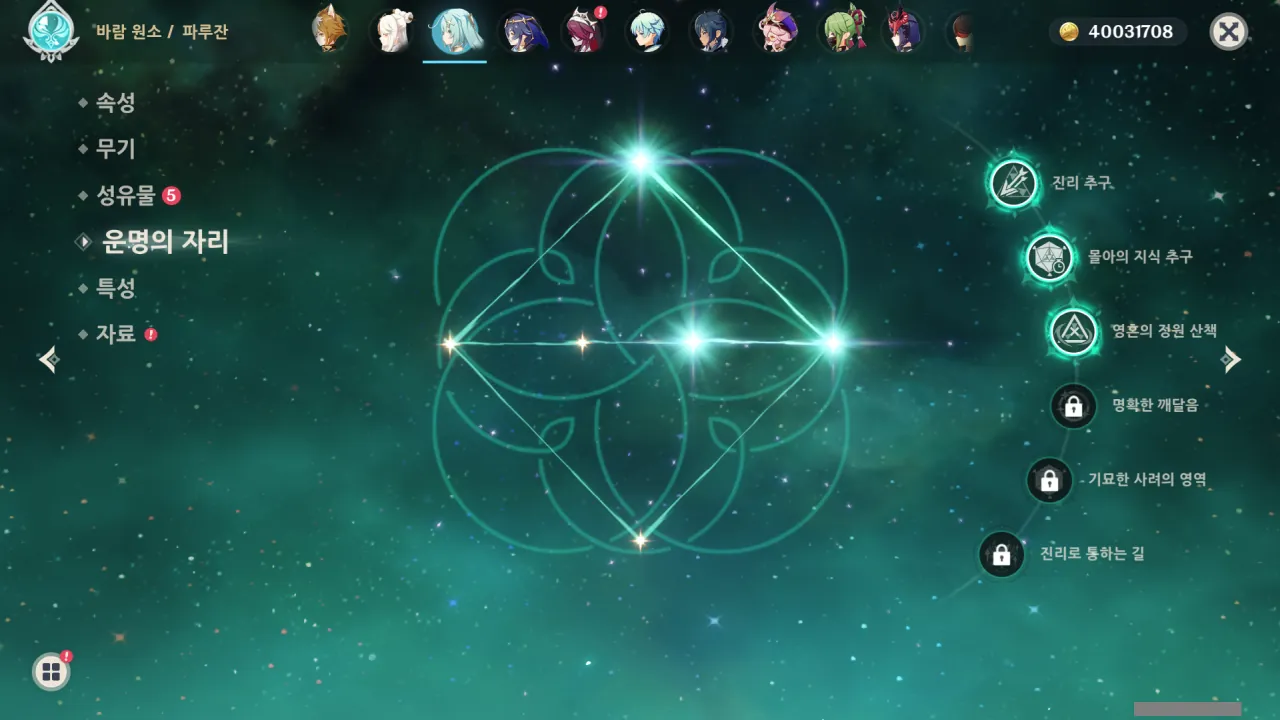This screenshot has width=1280, height=720.
Task: Choose the locked 진리로 통하는 길 constellation
Action: coord(1001,554)
